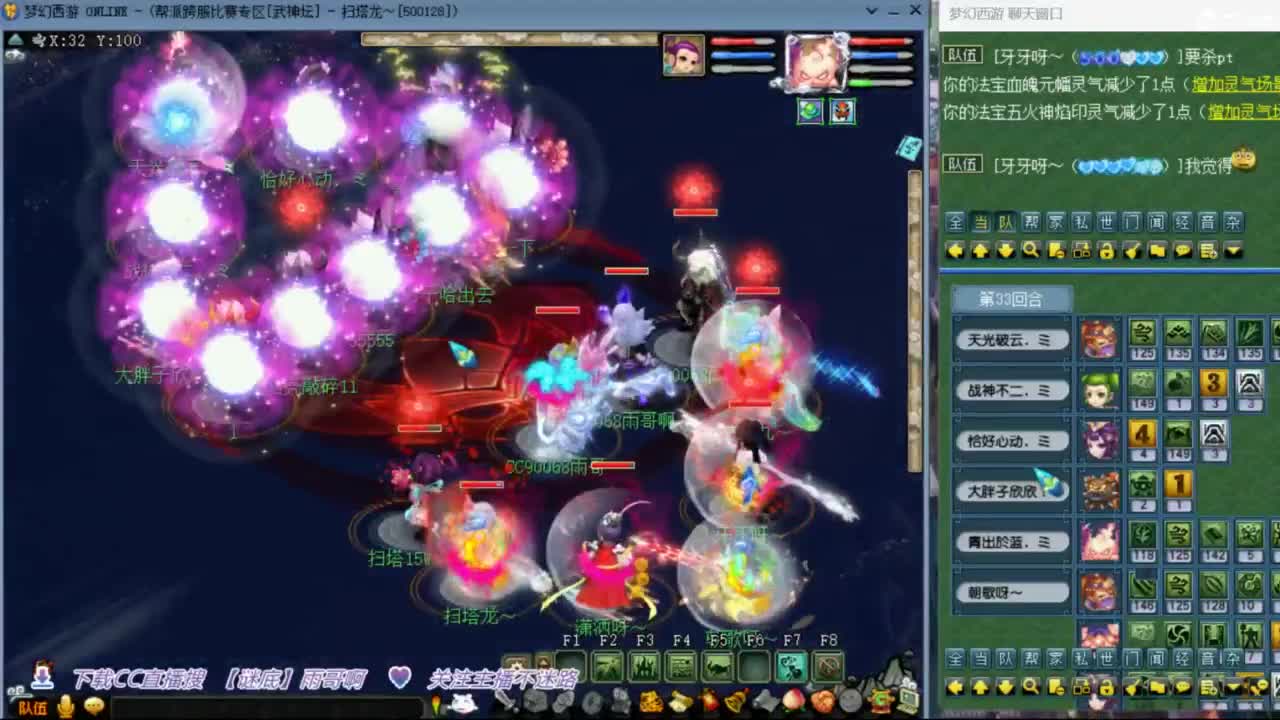Image resolution: width=1280 pixels, height=720 pixels.
Task: Click the computer/CC icon at bottom right corner
Action: (908, 702)
